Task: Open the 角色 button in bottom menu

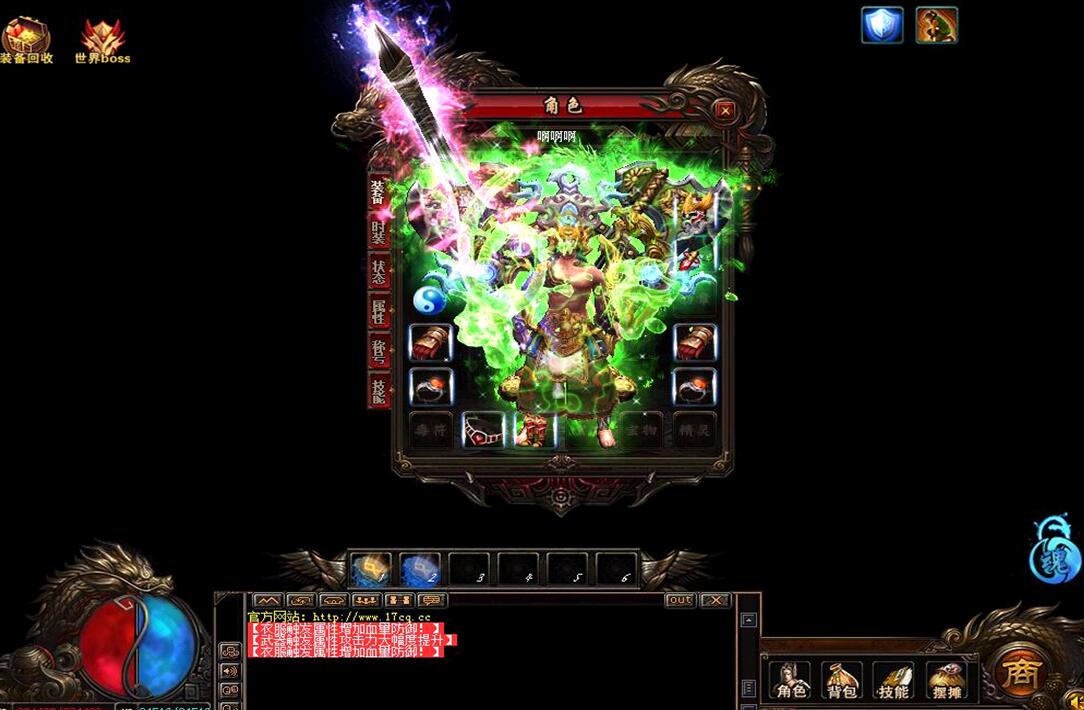Action: coord(791,680)
